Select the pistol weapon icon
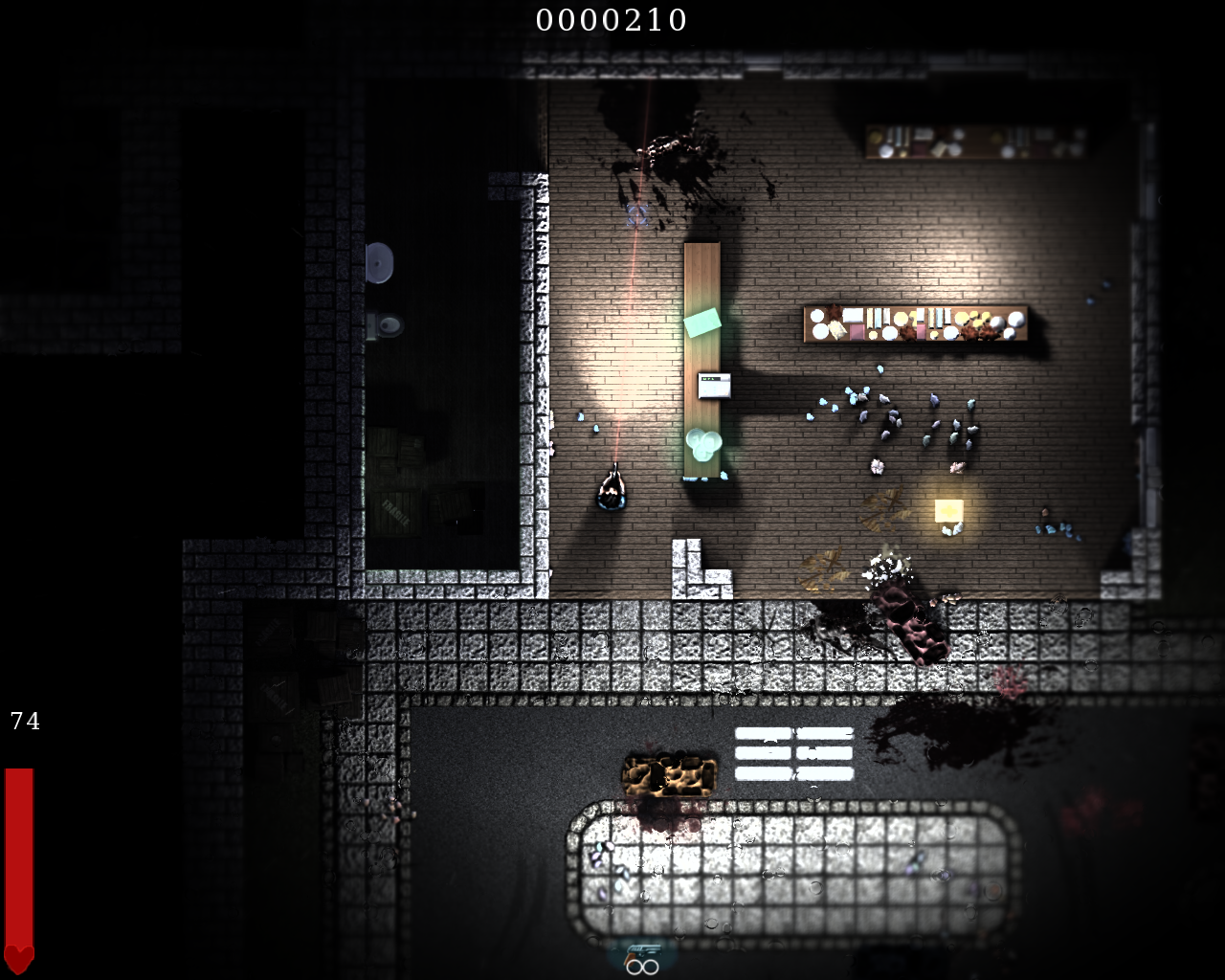The width and height of the screenshot is (1225, 980). tap(642, 952)
